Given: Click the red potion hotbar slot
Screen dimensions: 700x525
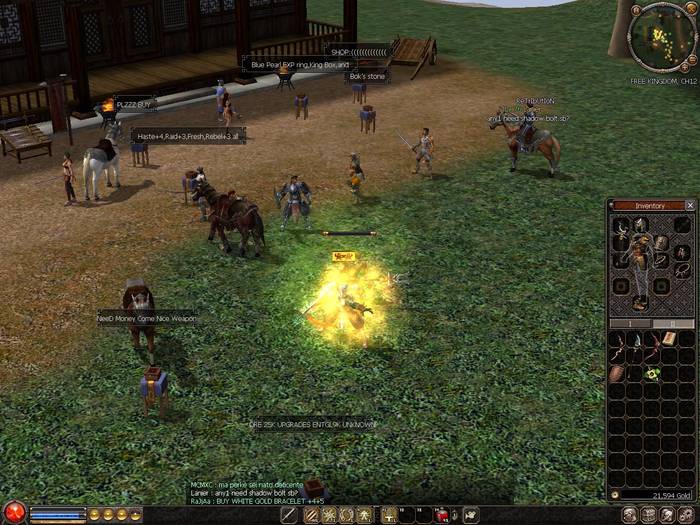Looking at the screenshot, I should pyautogui.click(x=441, y=514).
